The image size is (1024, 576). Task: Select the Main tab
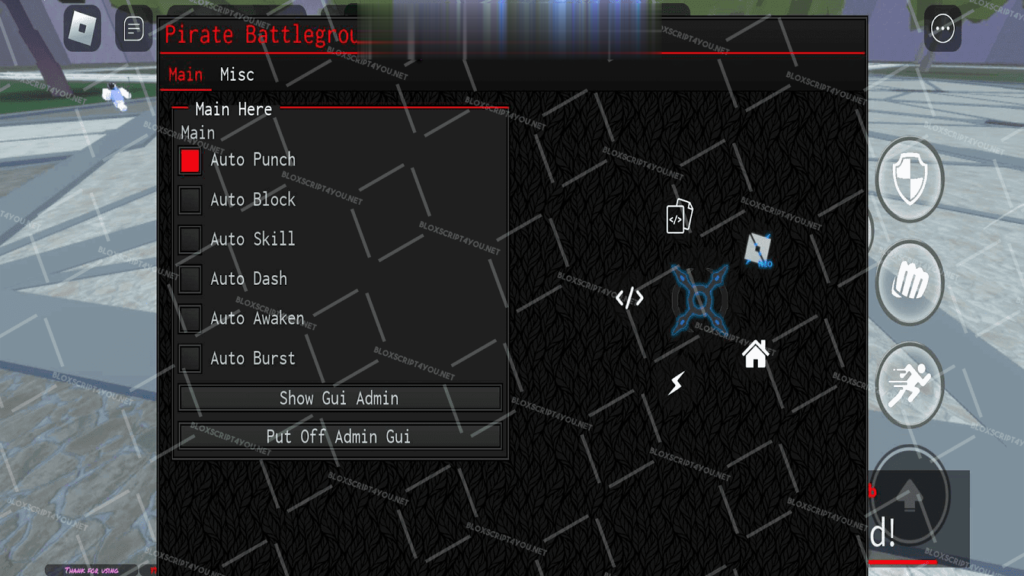pyautogui.click(x=185, y=75)
